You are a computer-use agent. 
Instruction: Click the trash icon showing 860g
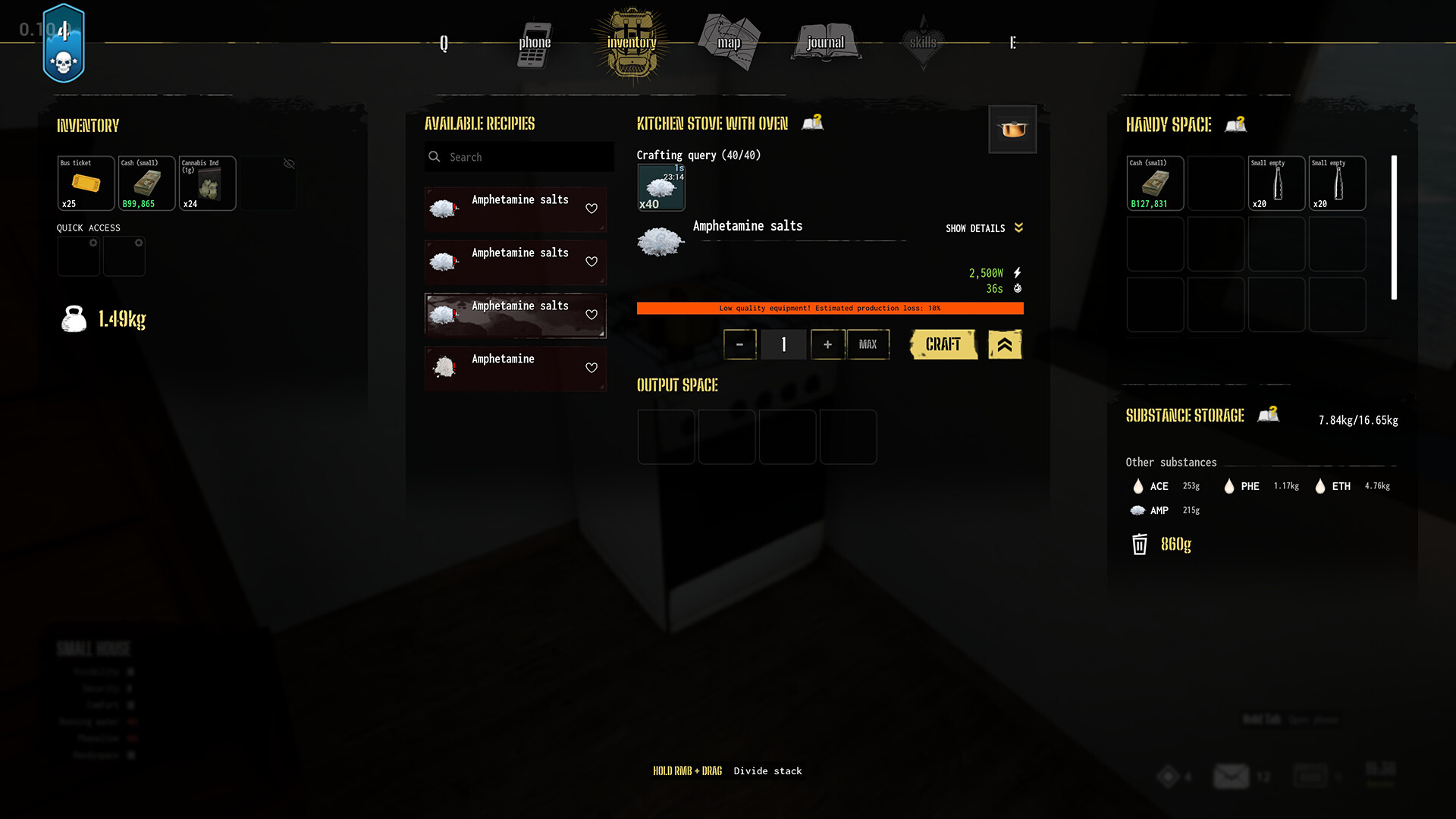(x=1139, y=544)
